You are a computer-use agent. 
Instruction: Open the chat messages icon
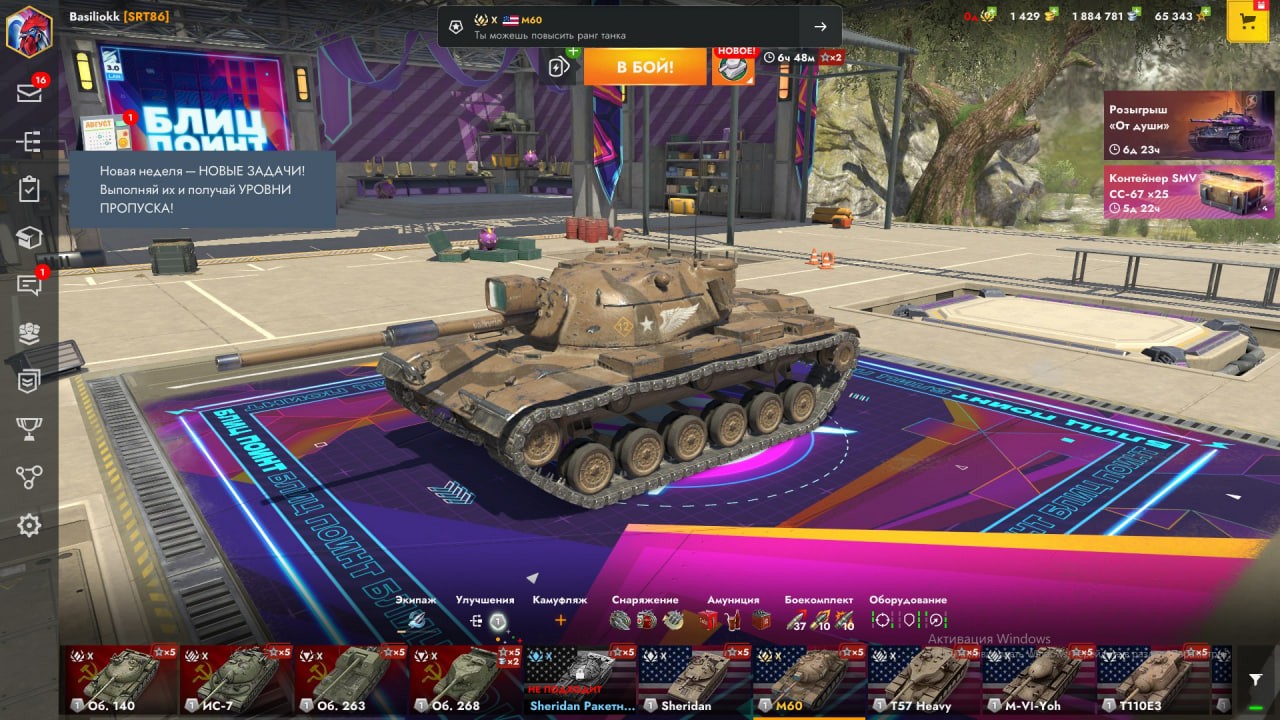(x=29, y=286)
